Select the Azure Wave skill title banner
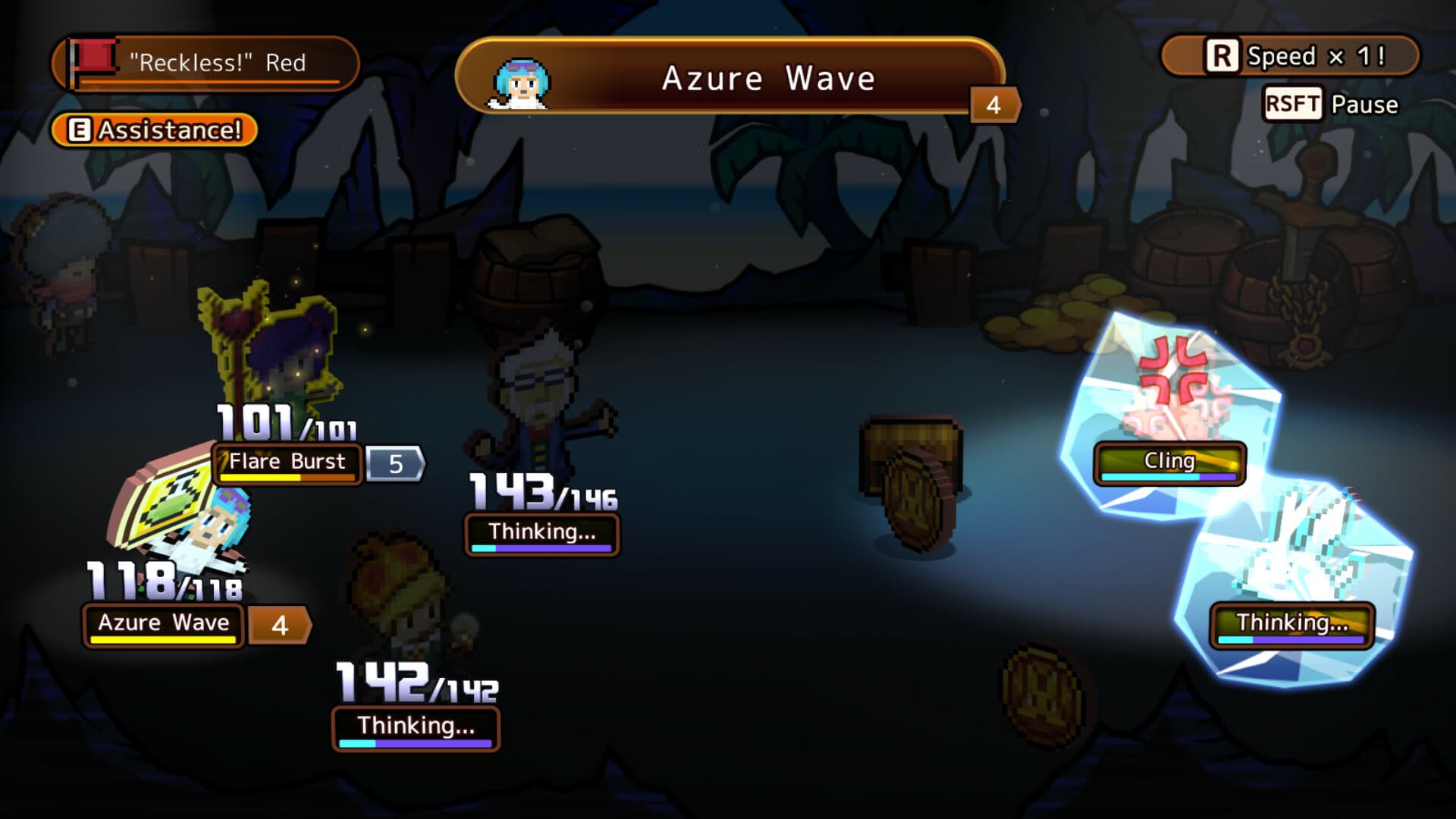 tap(770, 78)
